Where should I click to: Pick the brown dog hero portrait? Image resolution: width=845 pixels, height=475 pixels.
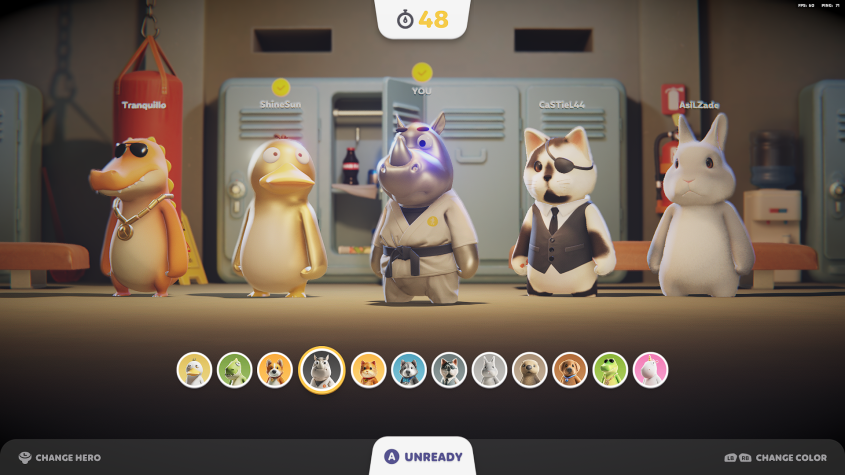(570, 370)
